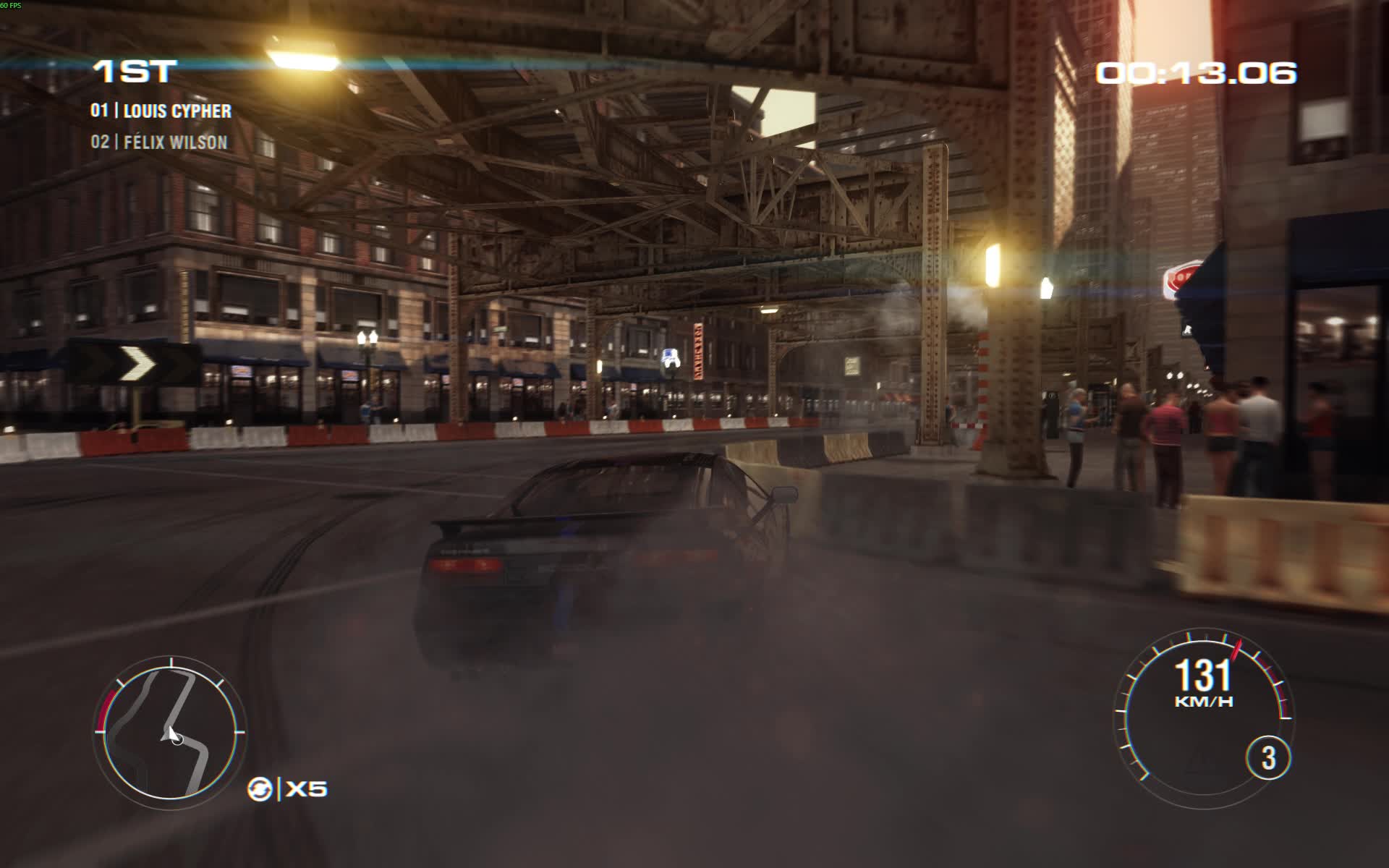This screenshot has height=868, width=1389.
Task: Click the drifting race car
Action: coord(600,557)
